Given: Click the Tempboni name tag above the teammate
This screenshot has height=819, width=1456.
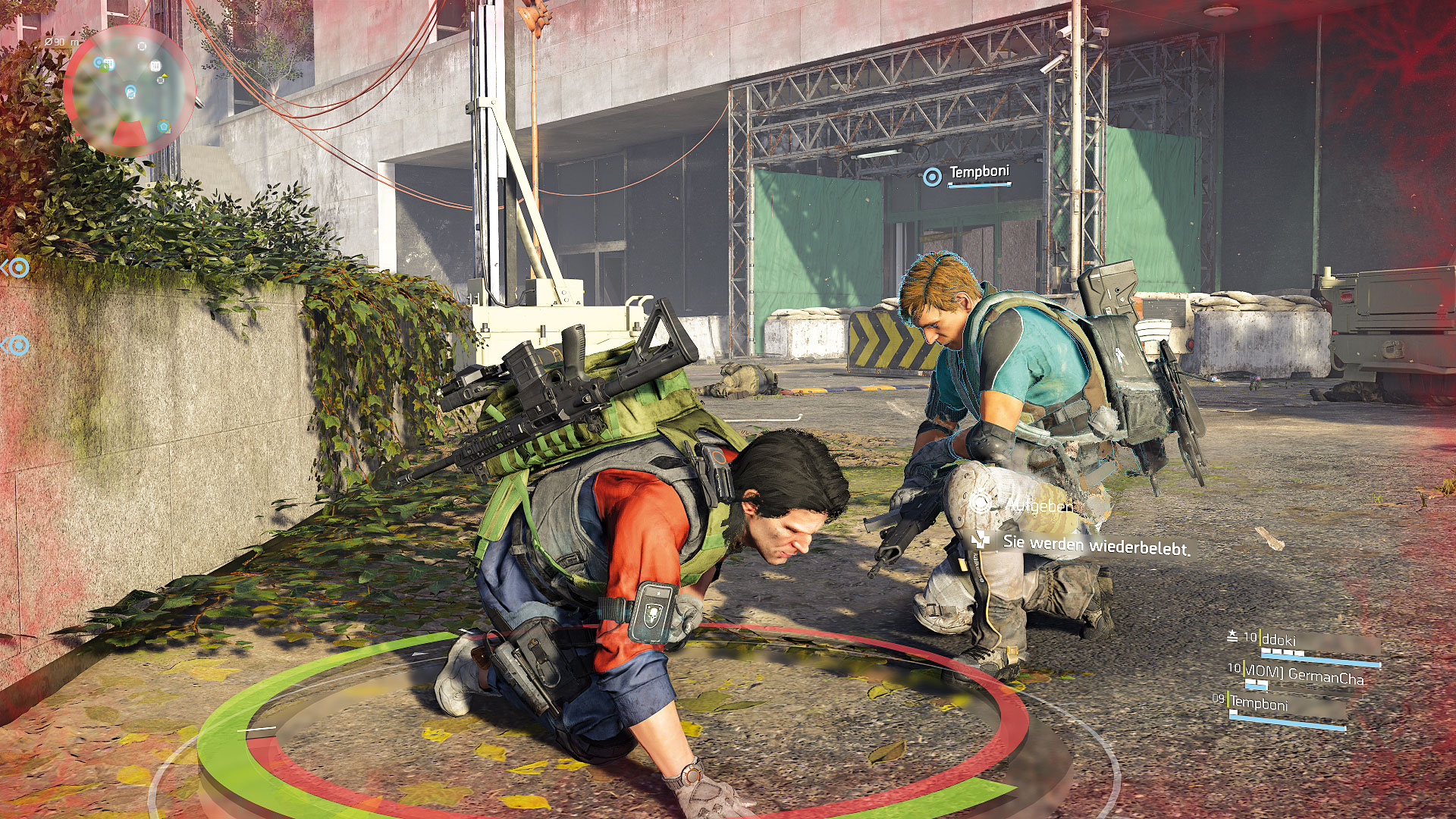Looking at the screenshot, I should 978,173.
